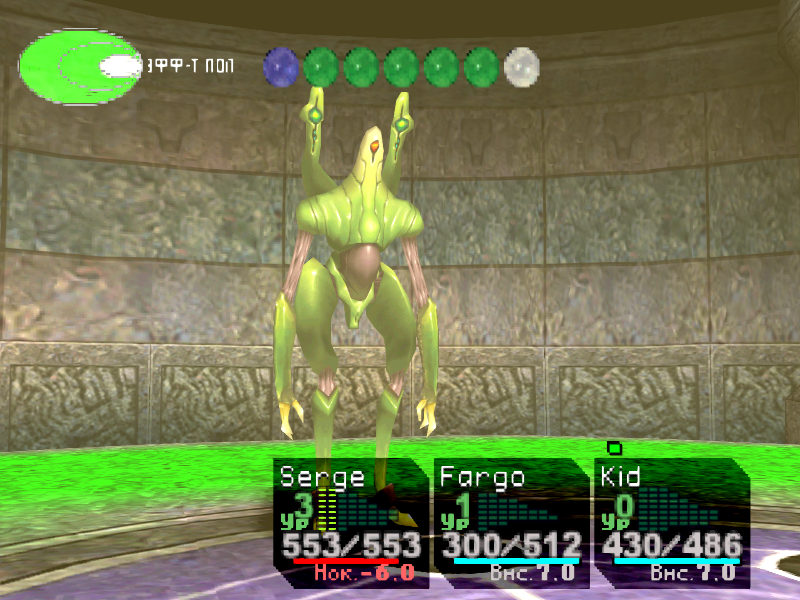800x600 pixels.
Task: Choose Fargo's party panel
Action: [x=510, y=522]
